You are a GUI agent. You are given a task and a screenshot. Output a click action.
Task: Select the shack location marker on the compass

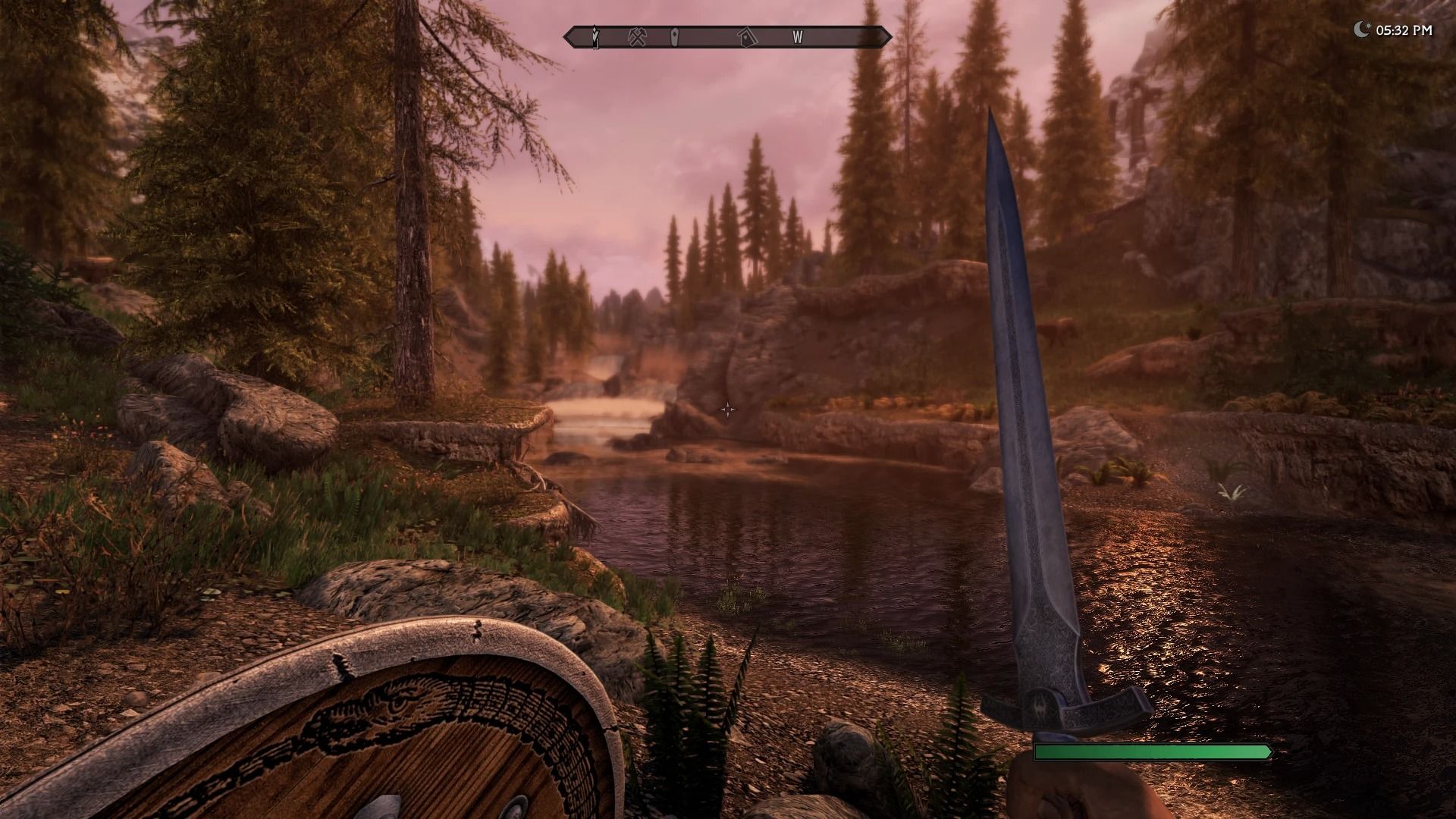(x=746, y=36)
